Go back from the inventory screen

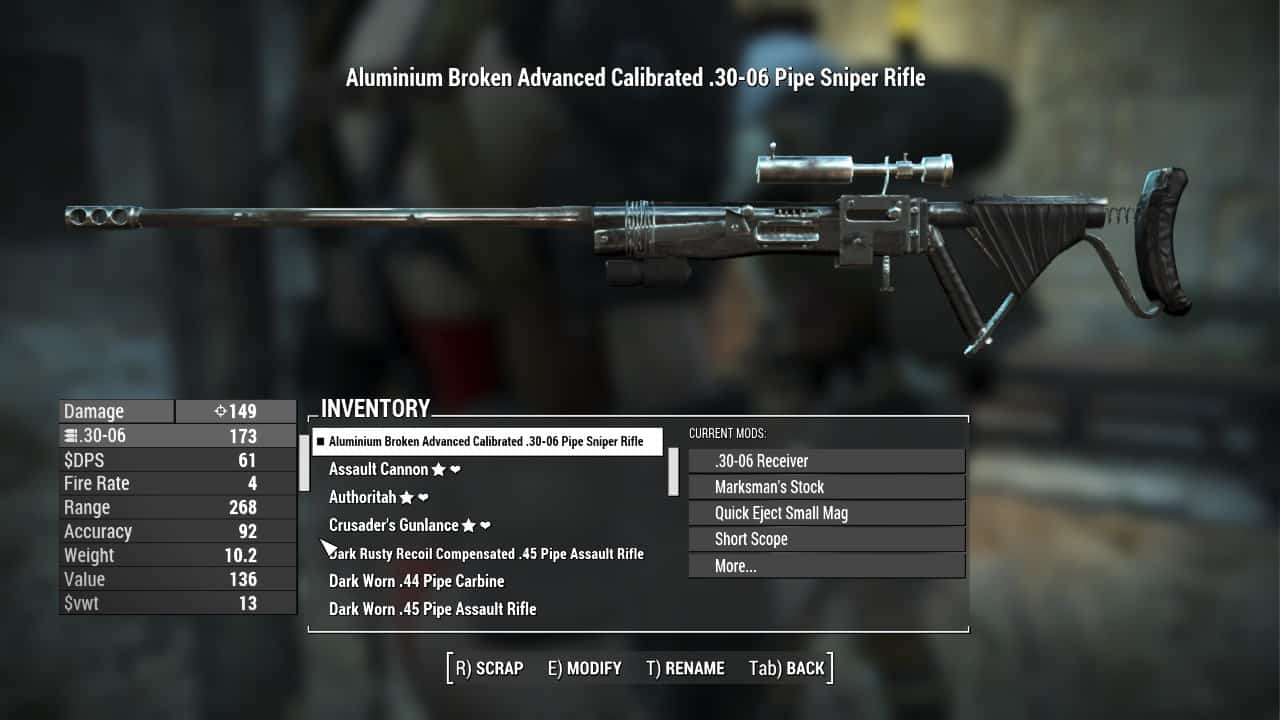point(786,668)
